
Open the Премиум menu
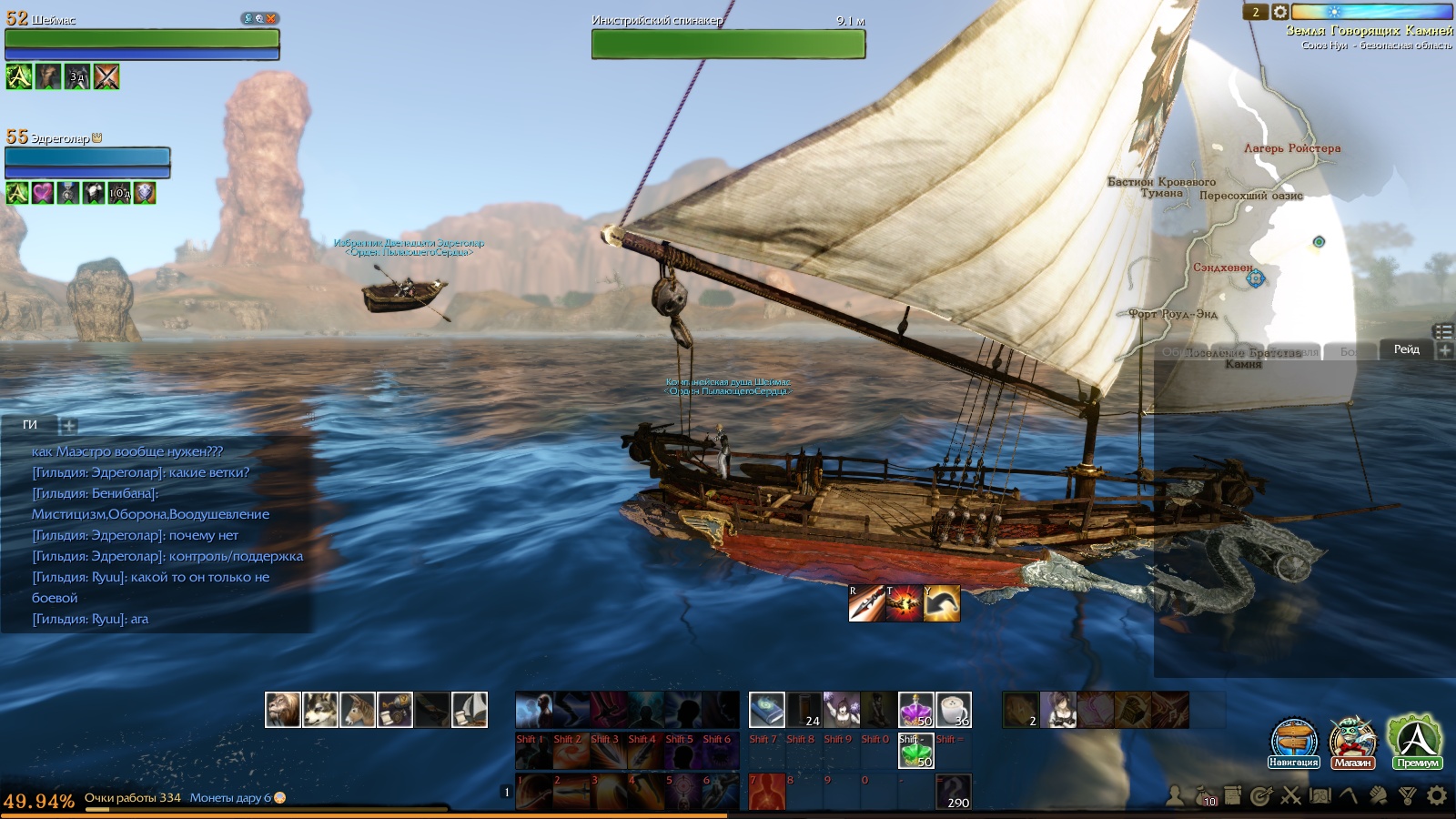click(1416, 742)
